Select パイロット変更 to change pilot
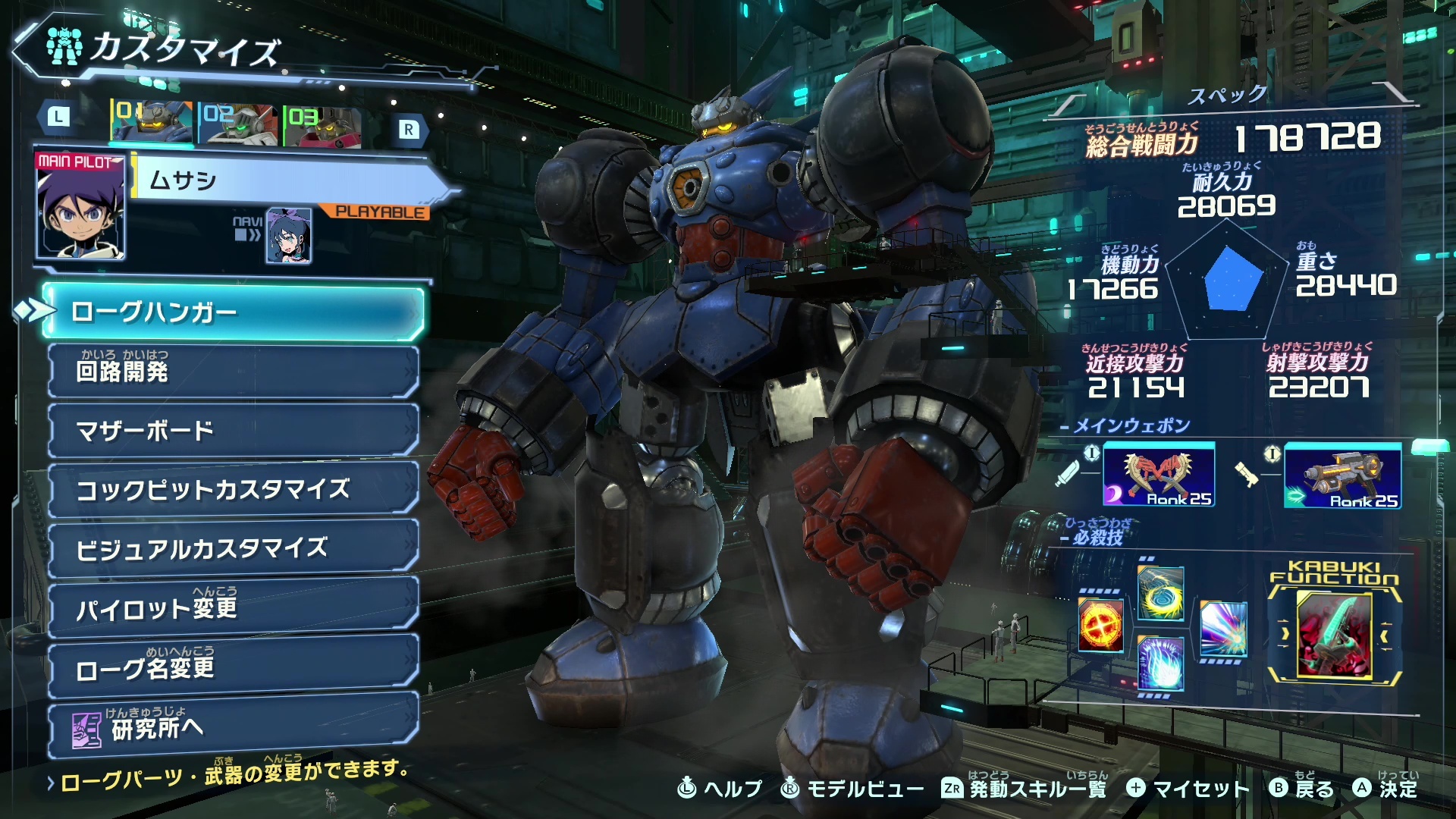Image resolution: width=1456 pixels, height=819 pixels. click(x=234, y=607)
